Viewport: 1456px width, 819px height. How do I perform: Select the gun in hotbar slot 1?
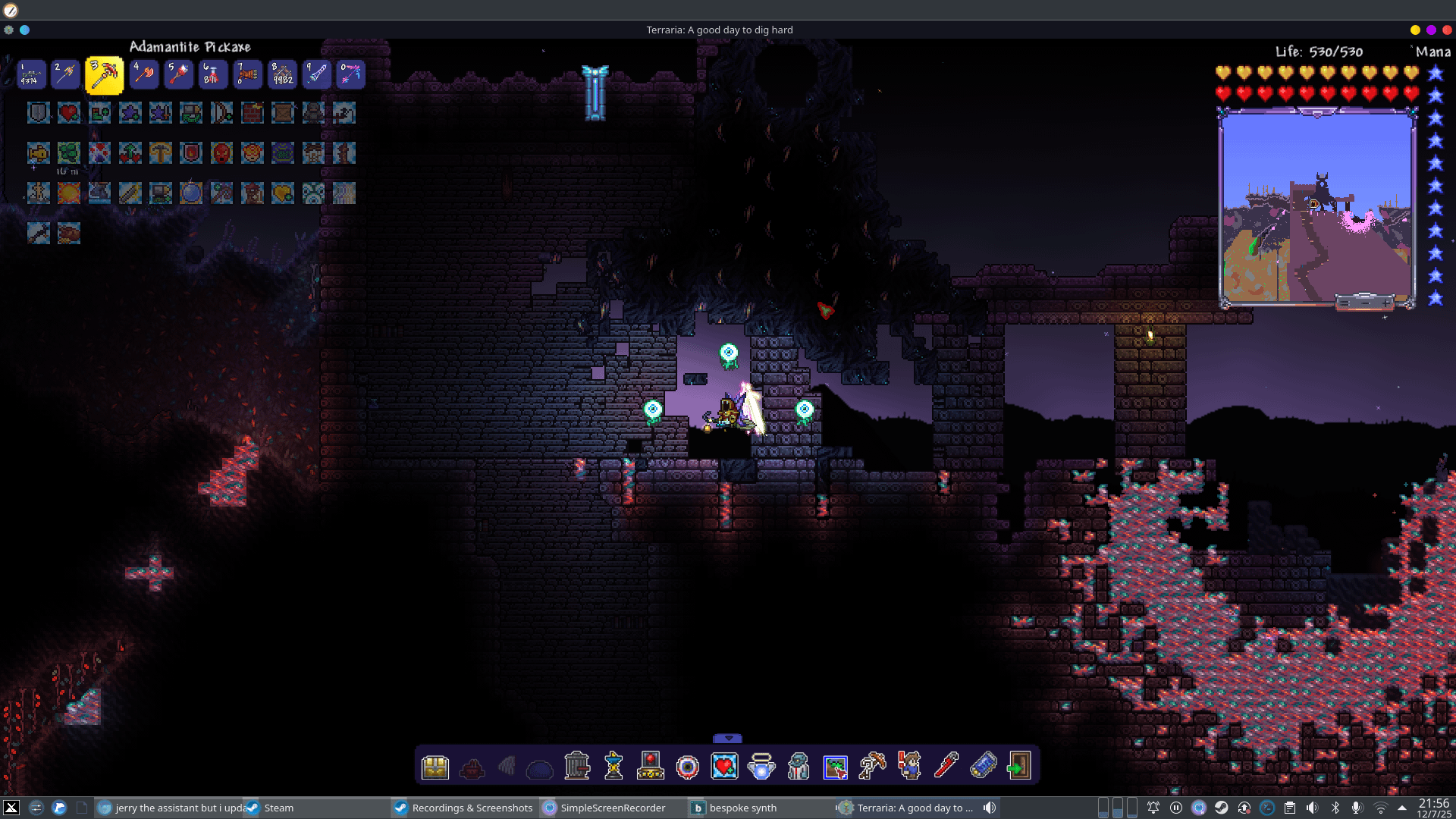(32, 74)
